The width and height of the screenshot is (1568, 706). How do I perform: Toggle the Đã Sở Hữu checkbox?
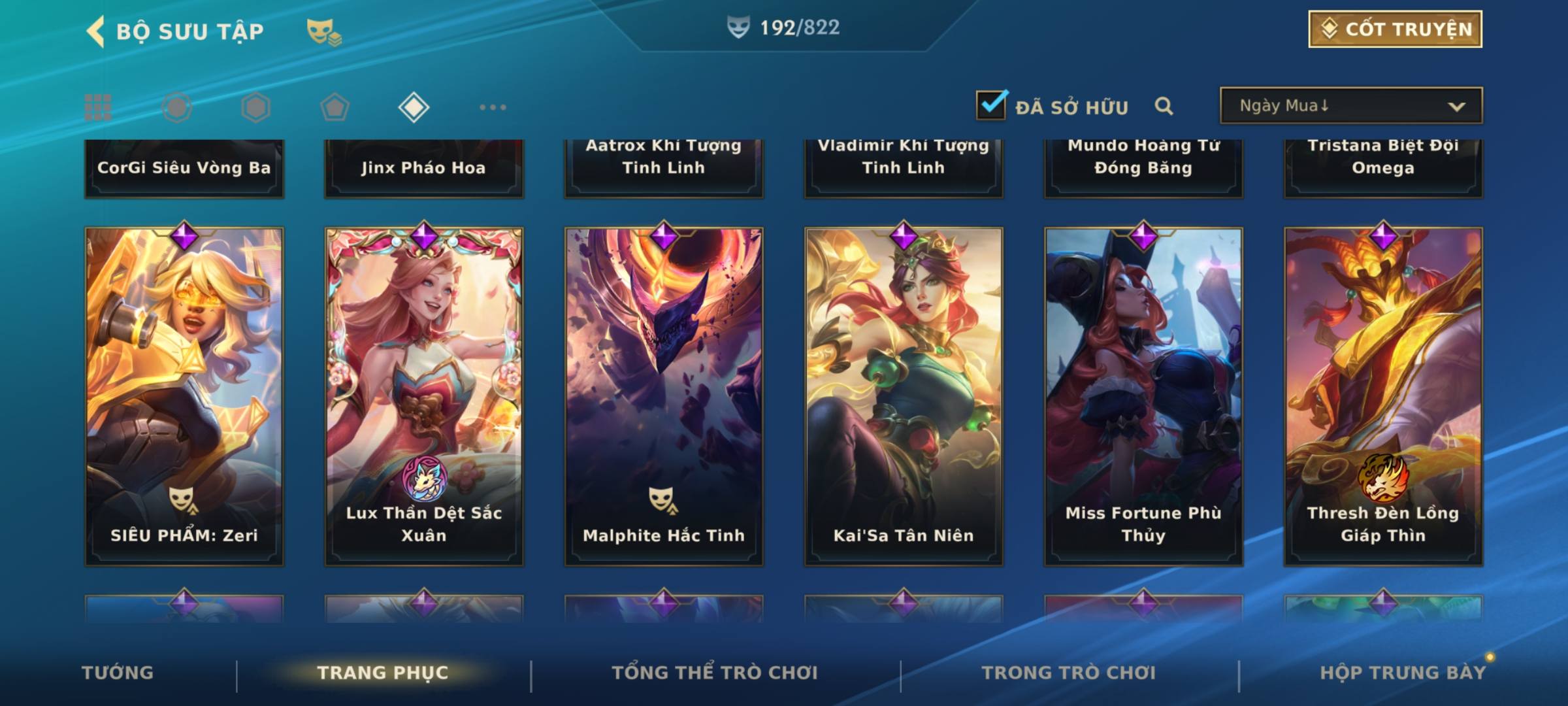[991, 105]
